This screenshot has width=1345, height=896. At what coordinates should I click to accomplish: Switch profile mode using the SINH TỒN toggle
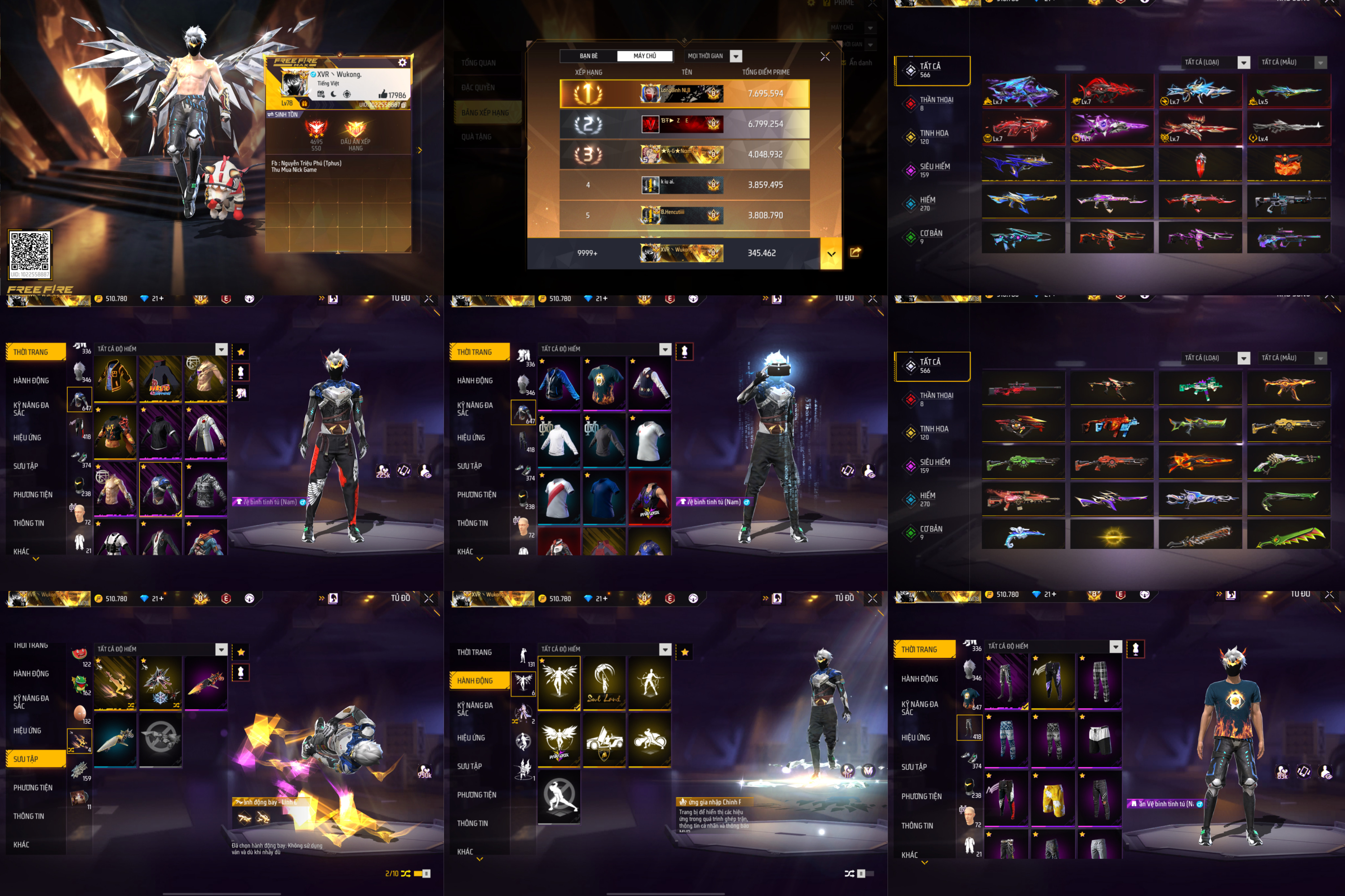coord(283,114)
